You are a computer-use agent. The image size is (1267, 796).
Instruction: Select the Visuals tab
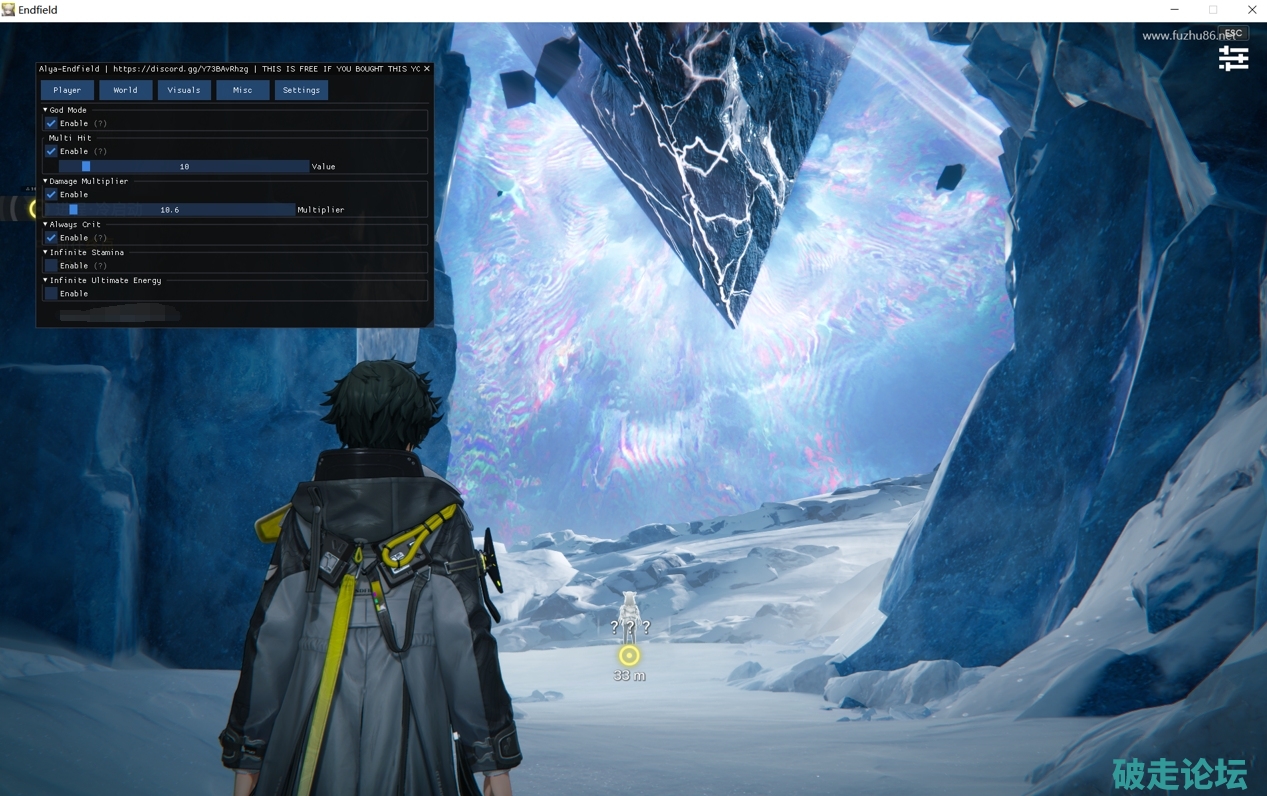[x=184, y=90]
